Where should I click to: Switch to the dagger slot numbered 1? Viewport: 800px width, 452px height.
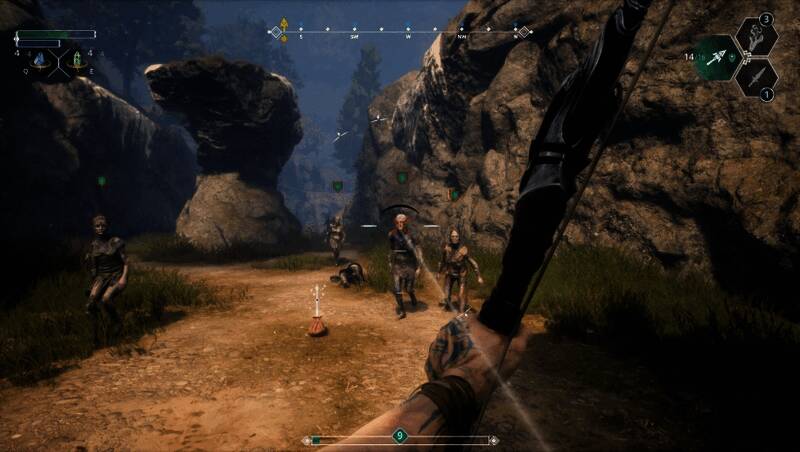[757, 78]
